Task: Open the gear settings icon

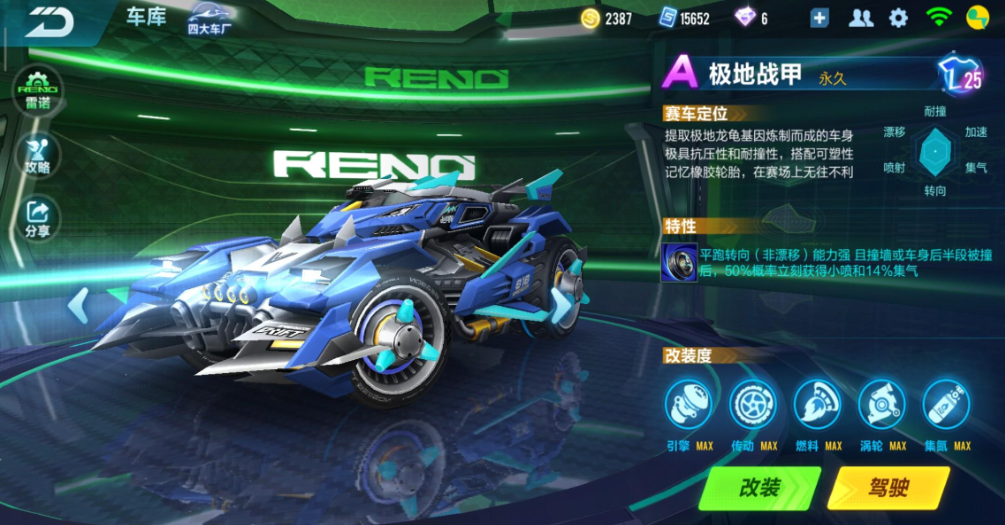Action: [898, 18]
